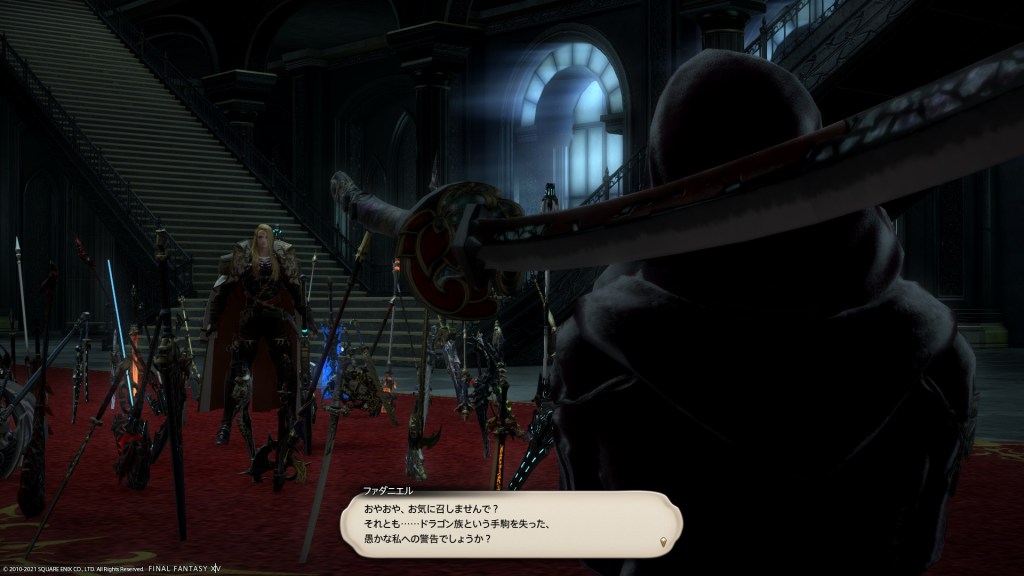Image resolution: width=1024 pixels, height=576 pixels.
Task: Click the dialogue continue marker icon
Action: [662, 542]
